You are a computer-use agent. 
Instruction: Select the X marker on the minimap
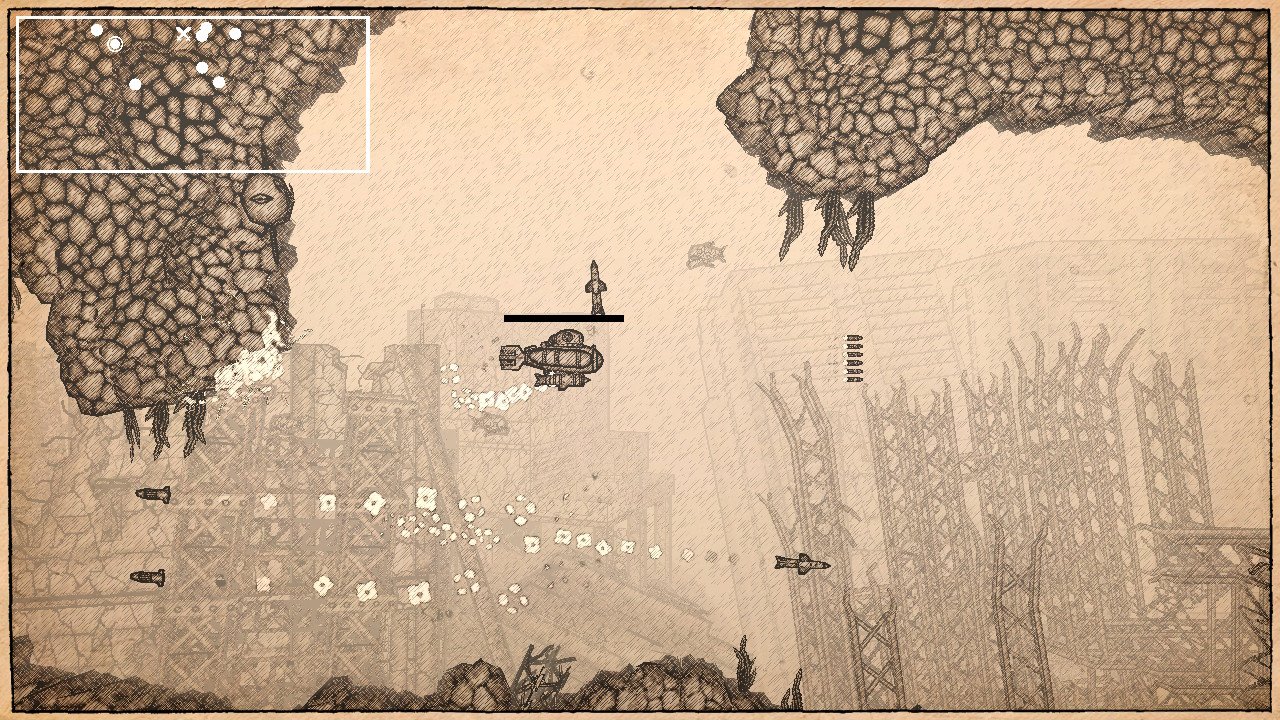[183, 33]
